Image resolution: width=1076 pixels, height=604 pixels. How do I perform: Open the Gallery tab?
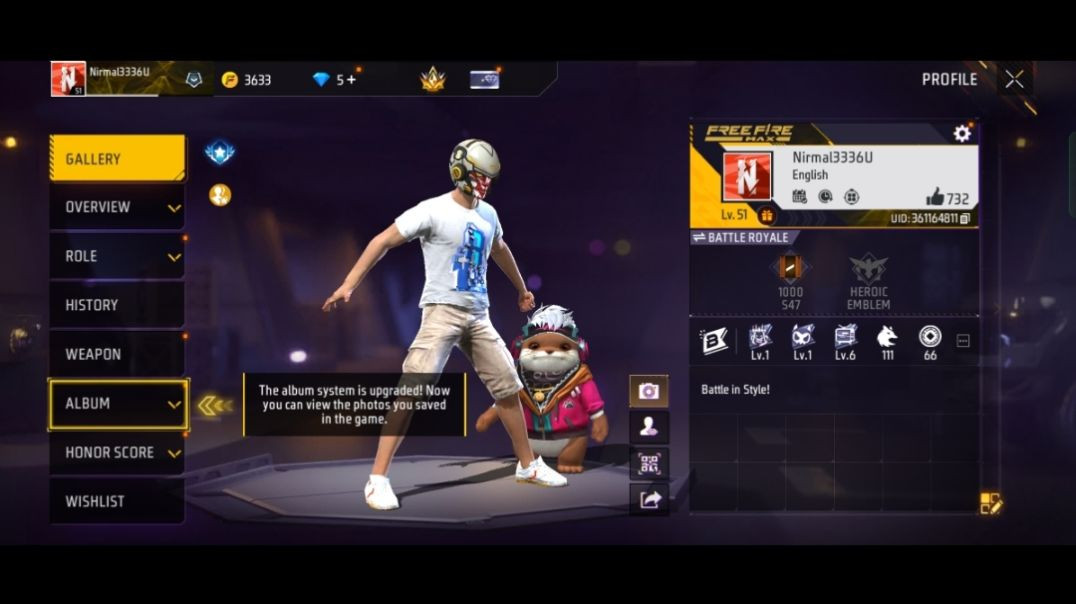pos(117,159)
